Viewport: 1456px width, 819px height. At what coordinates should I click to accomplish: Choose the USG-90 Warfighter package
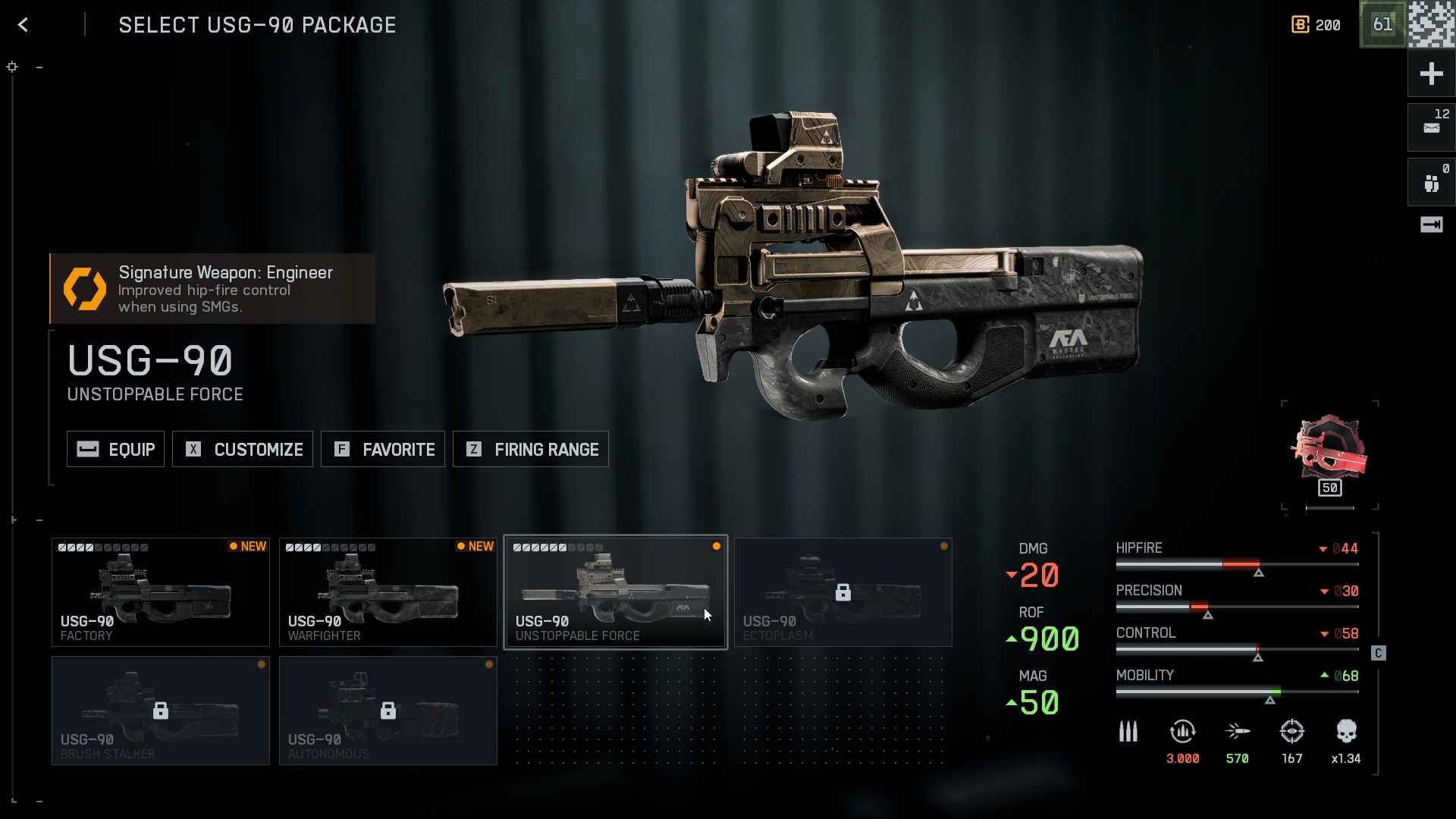click(388, 592)
